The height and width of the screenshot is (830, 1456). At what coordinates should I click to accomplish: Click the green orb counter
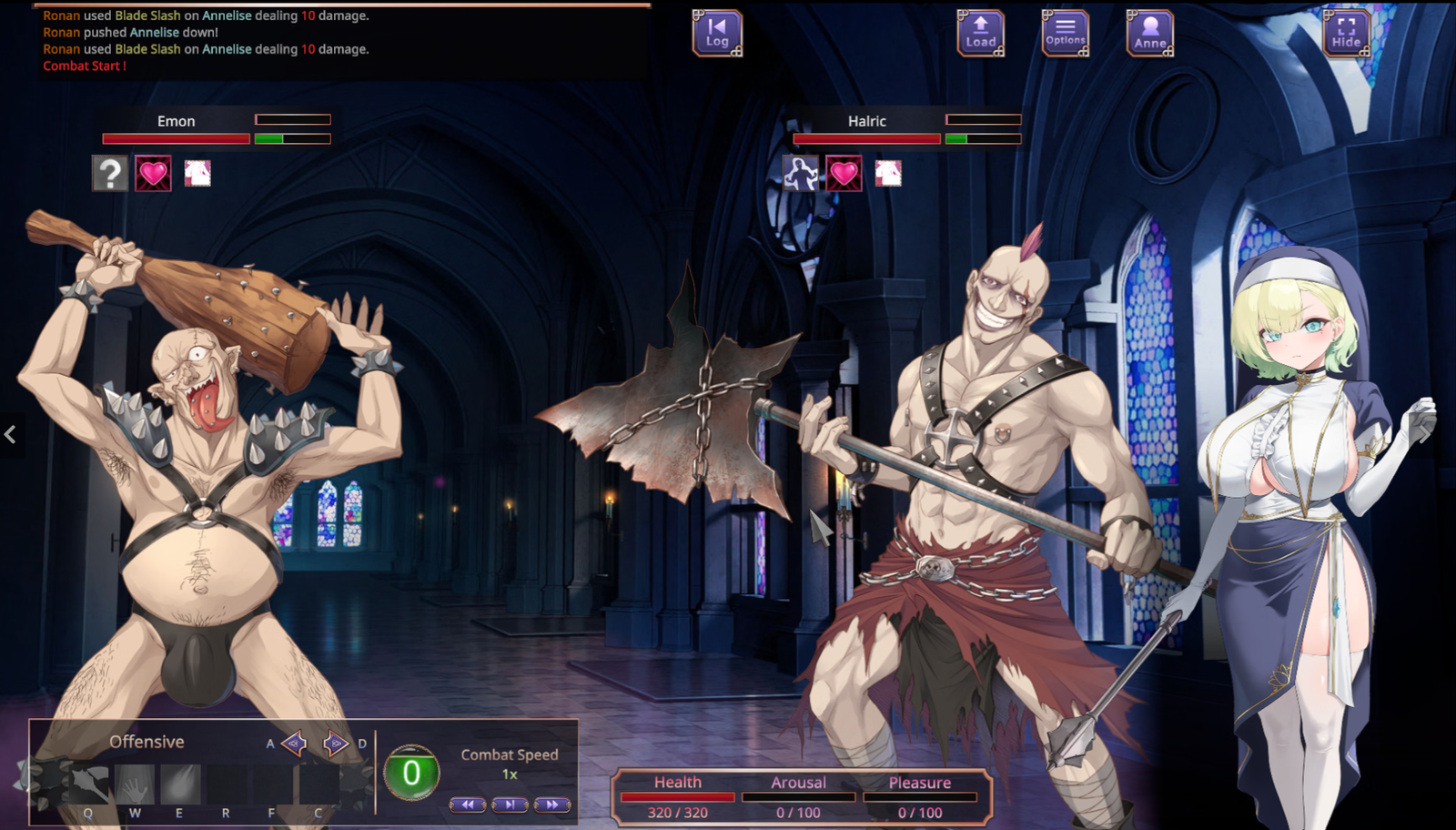(411, 773)
